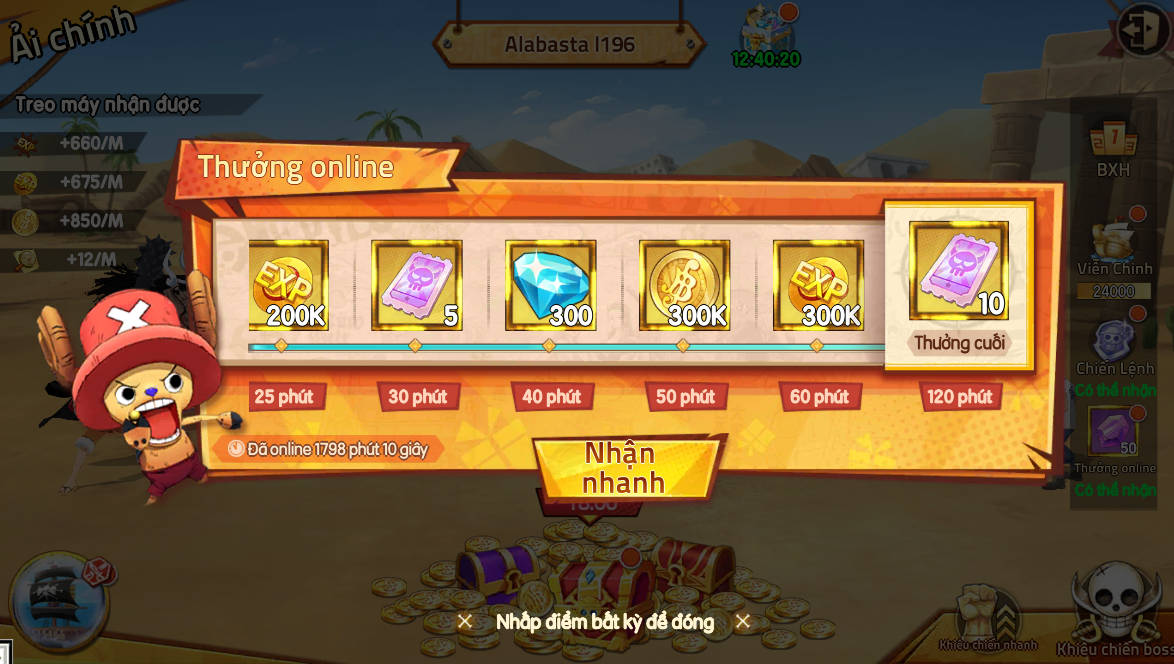Open Khiêu chiến nhanh fist button
1174x664 pixels.
pyautogui.click(x=987, y=614)
